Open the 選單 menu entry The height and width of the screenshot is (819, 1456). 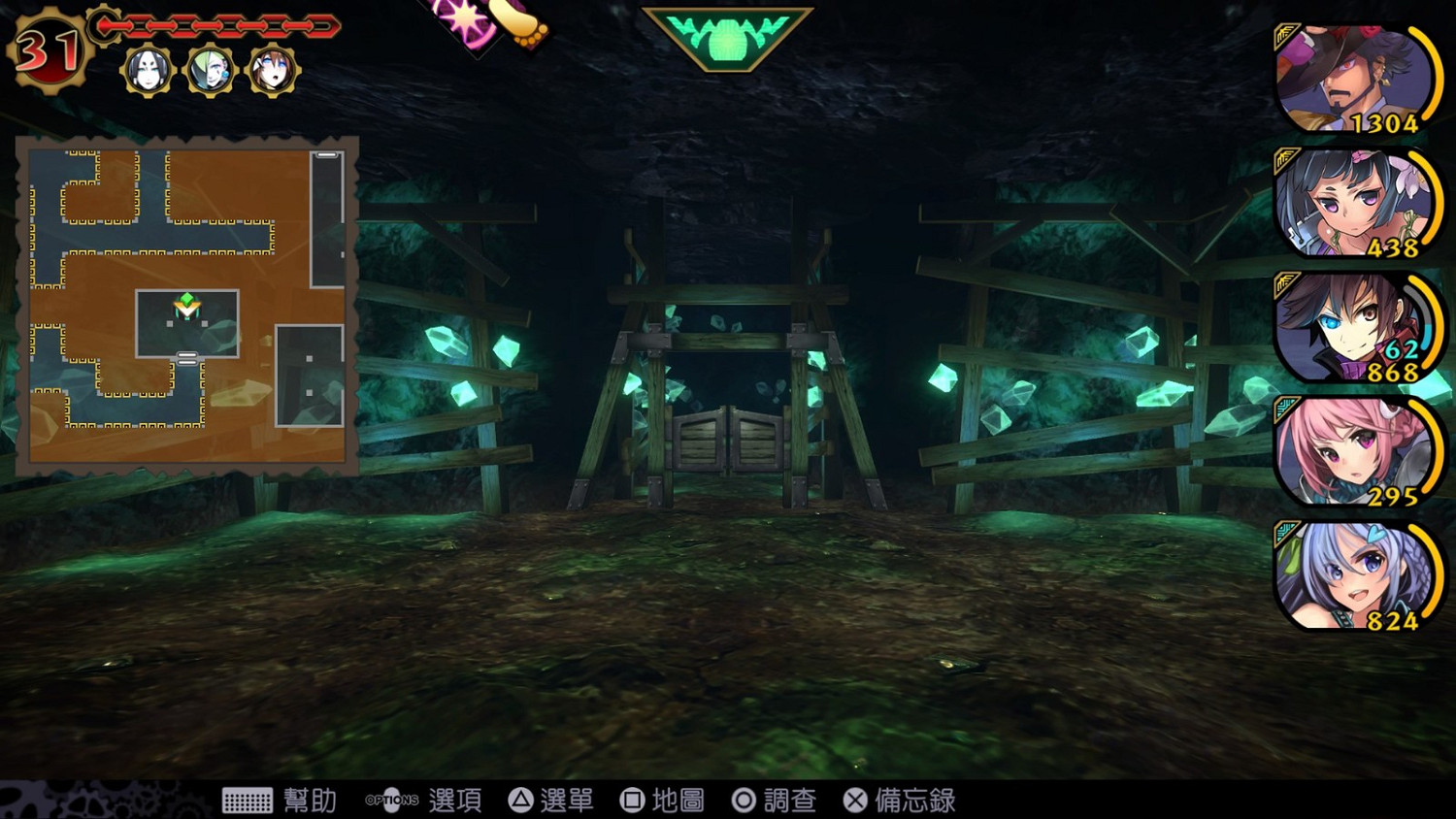pos(567,801)
